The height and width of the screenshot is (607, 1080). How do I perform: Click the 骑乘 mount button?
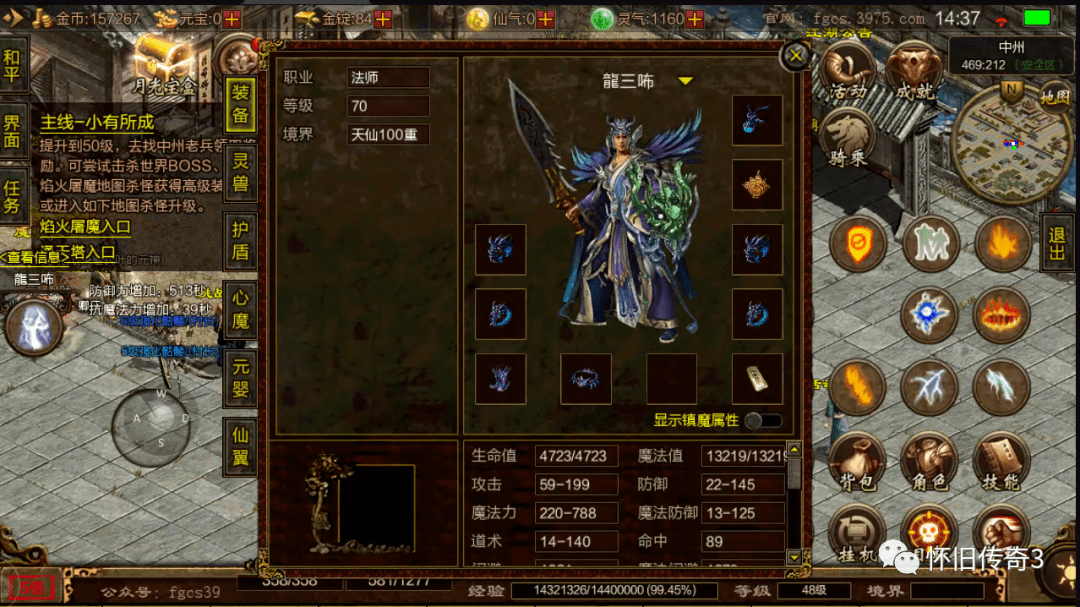(848, 139)
